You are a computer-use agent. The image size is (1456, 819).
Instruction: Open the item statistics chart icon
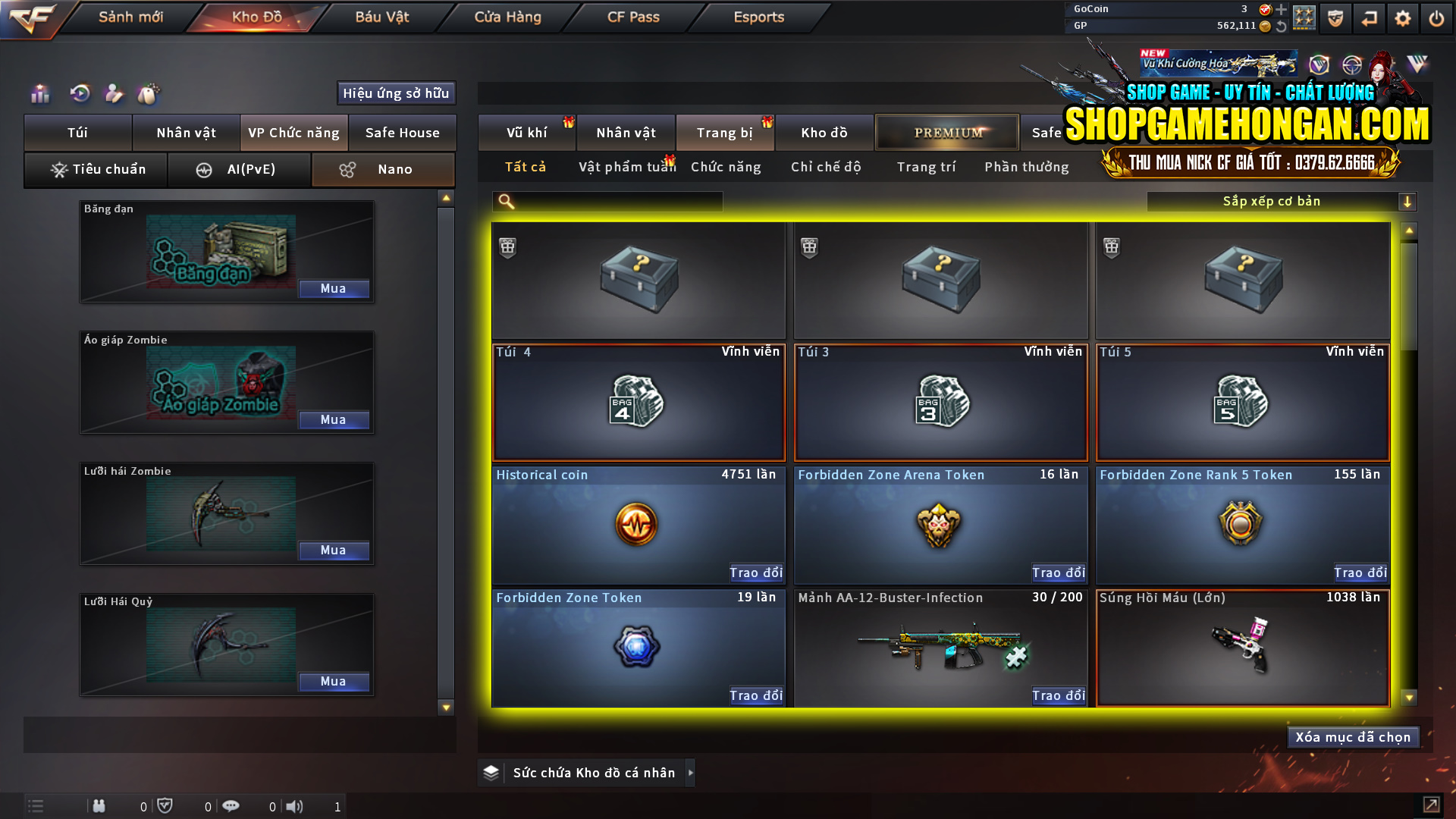pos(39,94)
